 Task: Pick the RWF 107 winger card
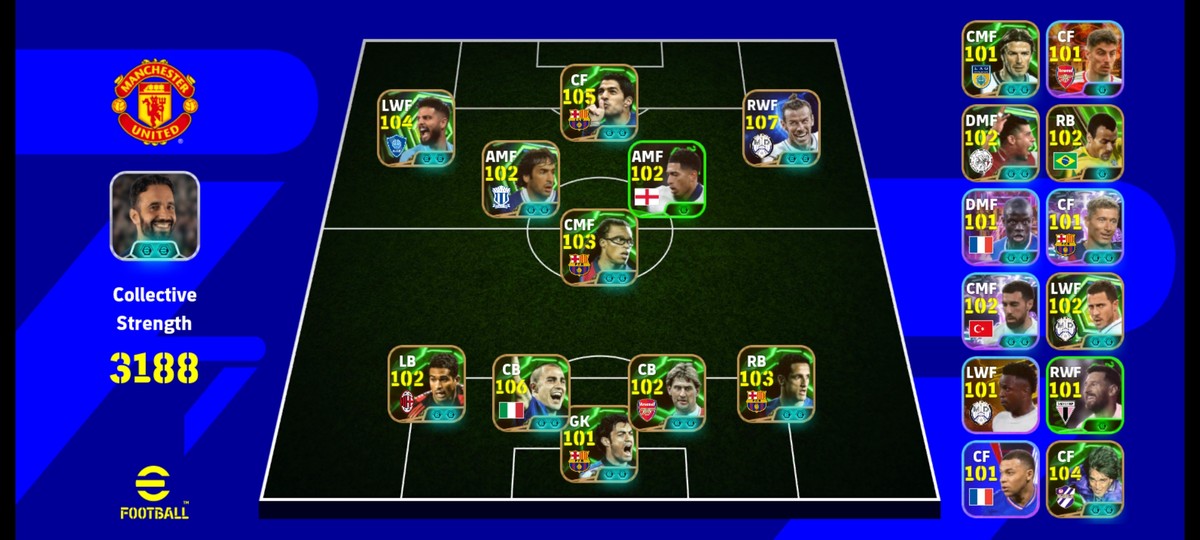(781, 128)
